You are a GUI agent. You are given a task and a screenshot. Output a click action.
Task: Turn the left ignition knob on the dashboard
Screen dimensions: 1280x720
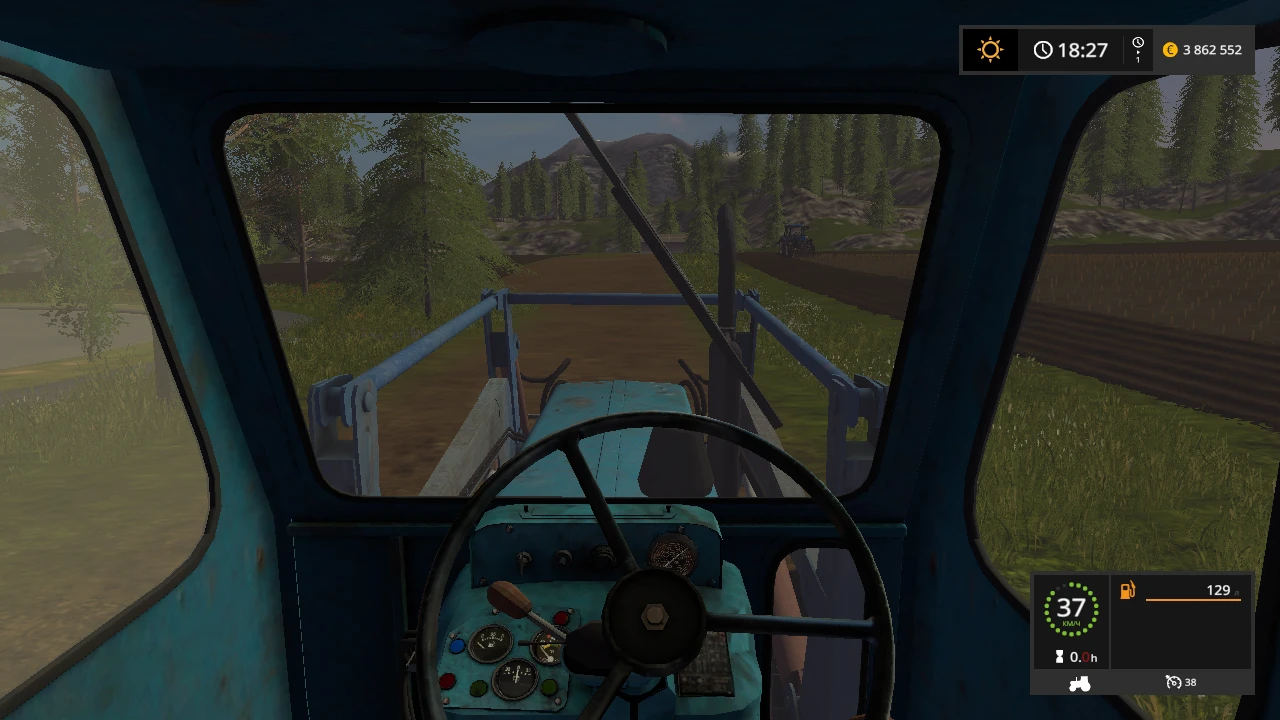[x=561, y=558]
